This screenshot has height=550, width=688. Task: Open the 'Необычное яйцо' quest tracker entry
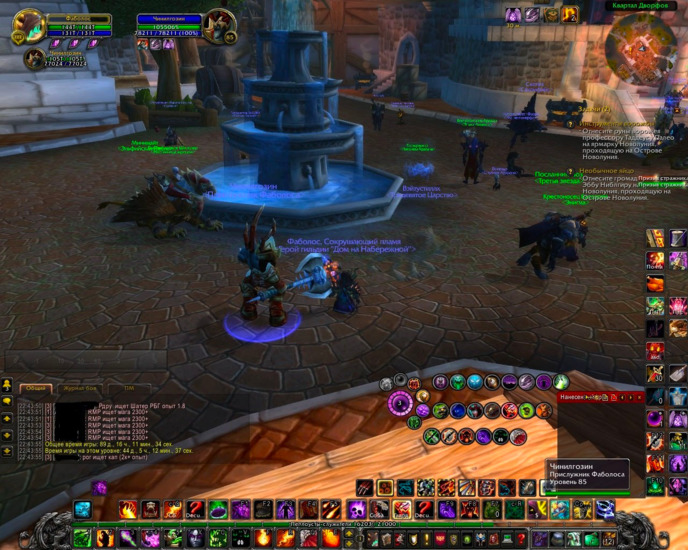pyautogui.click(x=605, y=171)
